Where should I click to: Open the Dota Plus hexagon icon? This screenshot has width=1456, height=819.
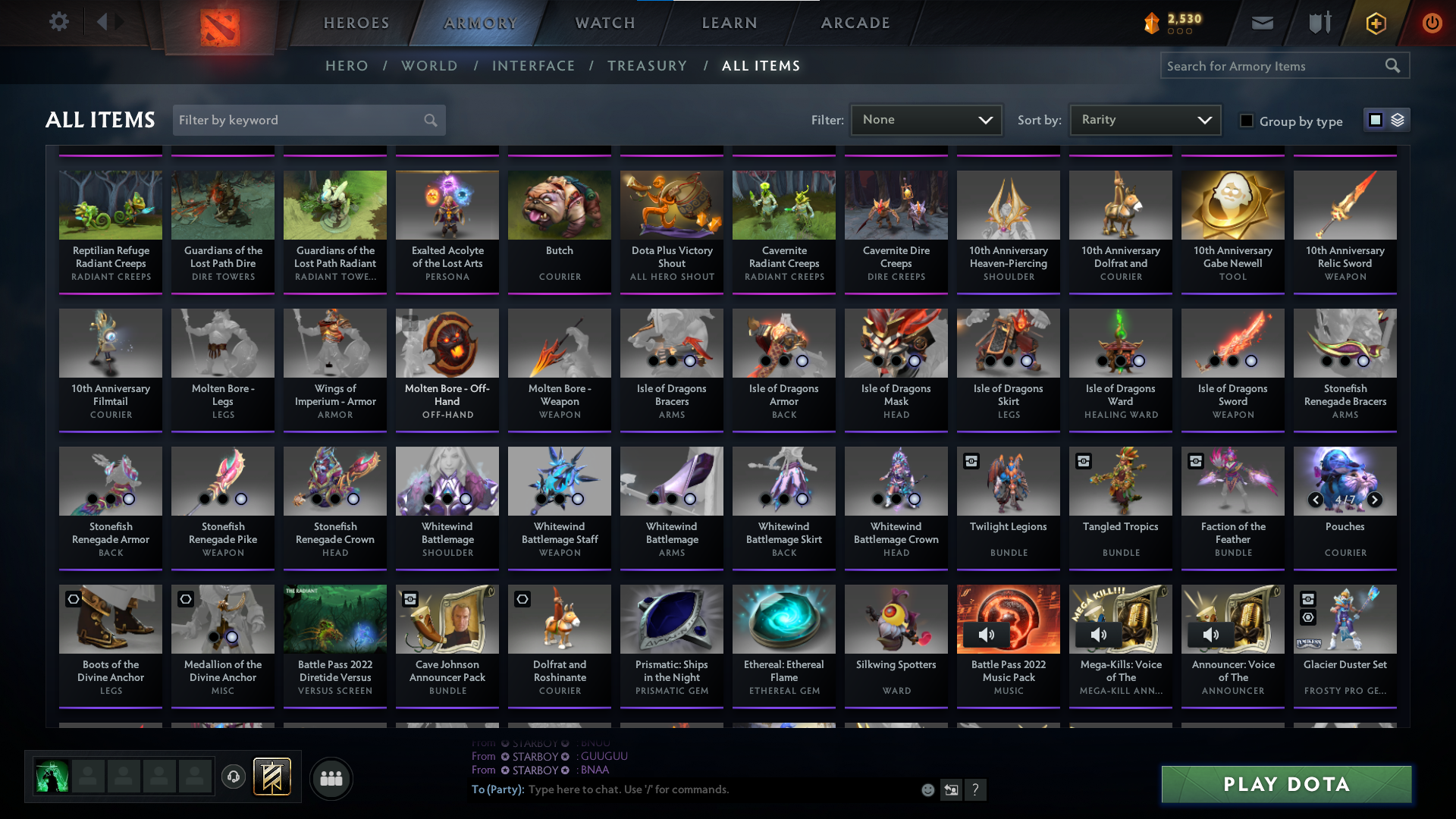tap(1375, 23)
